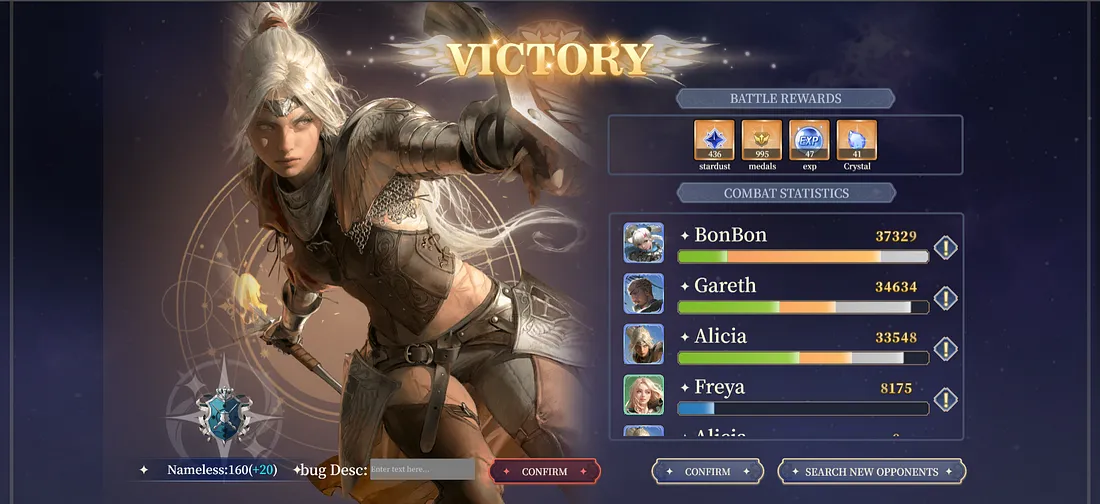Inspect the exp reward icon

point(809,140)
